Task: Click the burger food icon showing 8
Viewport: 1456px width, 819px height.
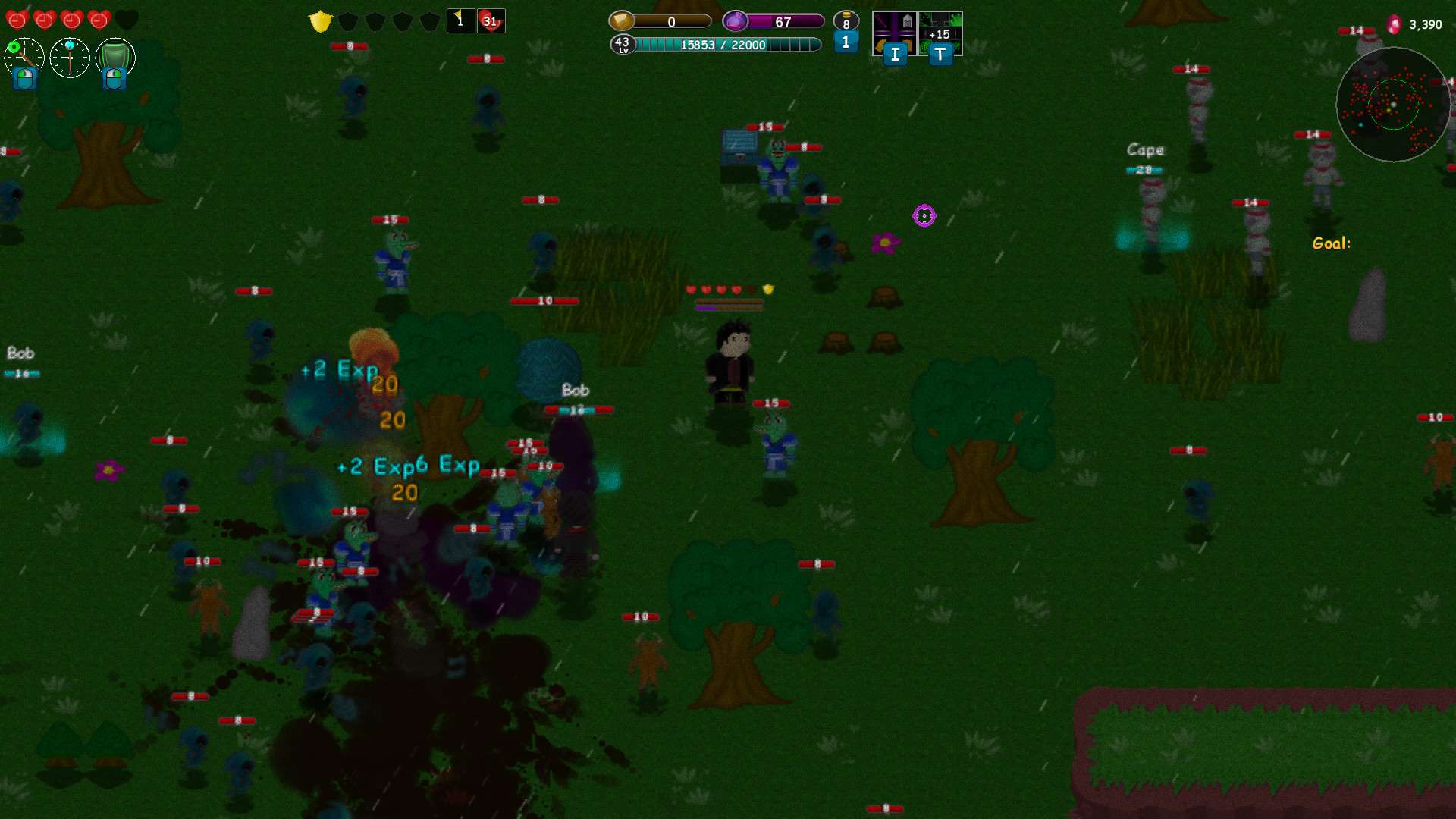Action: pos(846,21)
